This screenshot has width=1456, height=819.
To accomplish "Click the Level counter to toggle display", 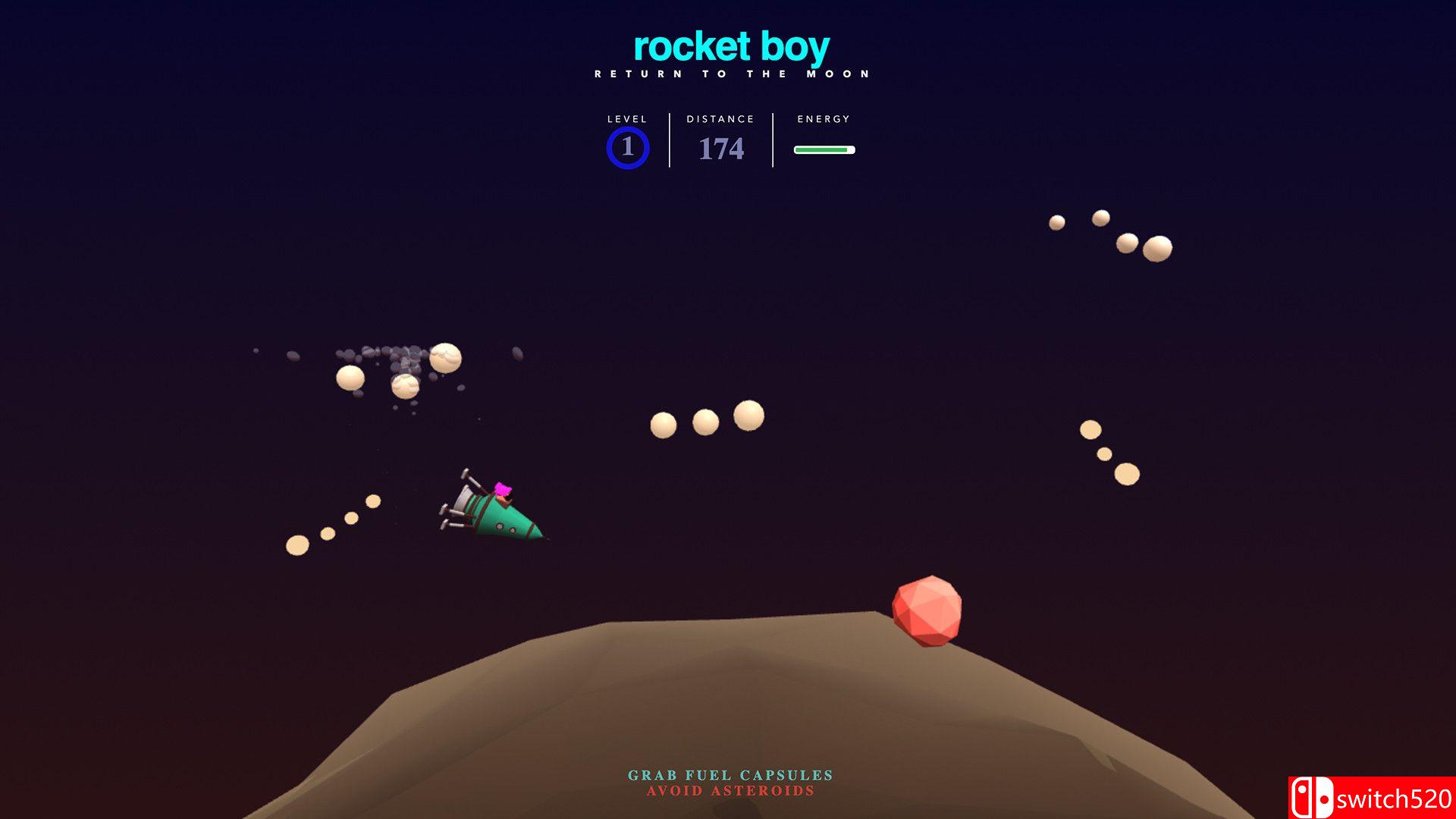I will click(x=626, y=119).
